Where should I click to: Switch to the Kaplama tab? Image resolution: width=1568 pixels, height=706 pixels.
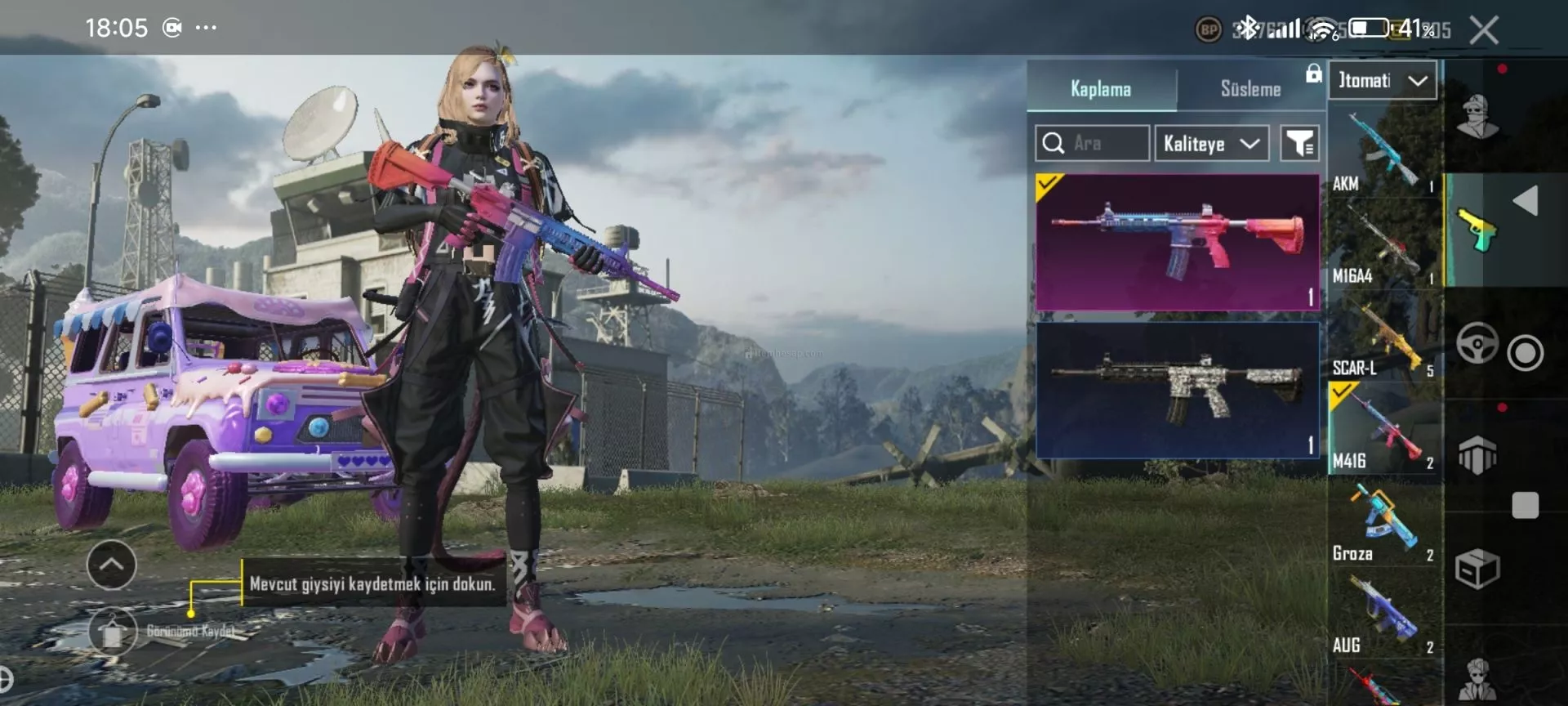[1100, 88]
